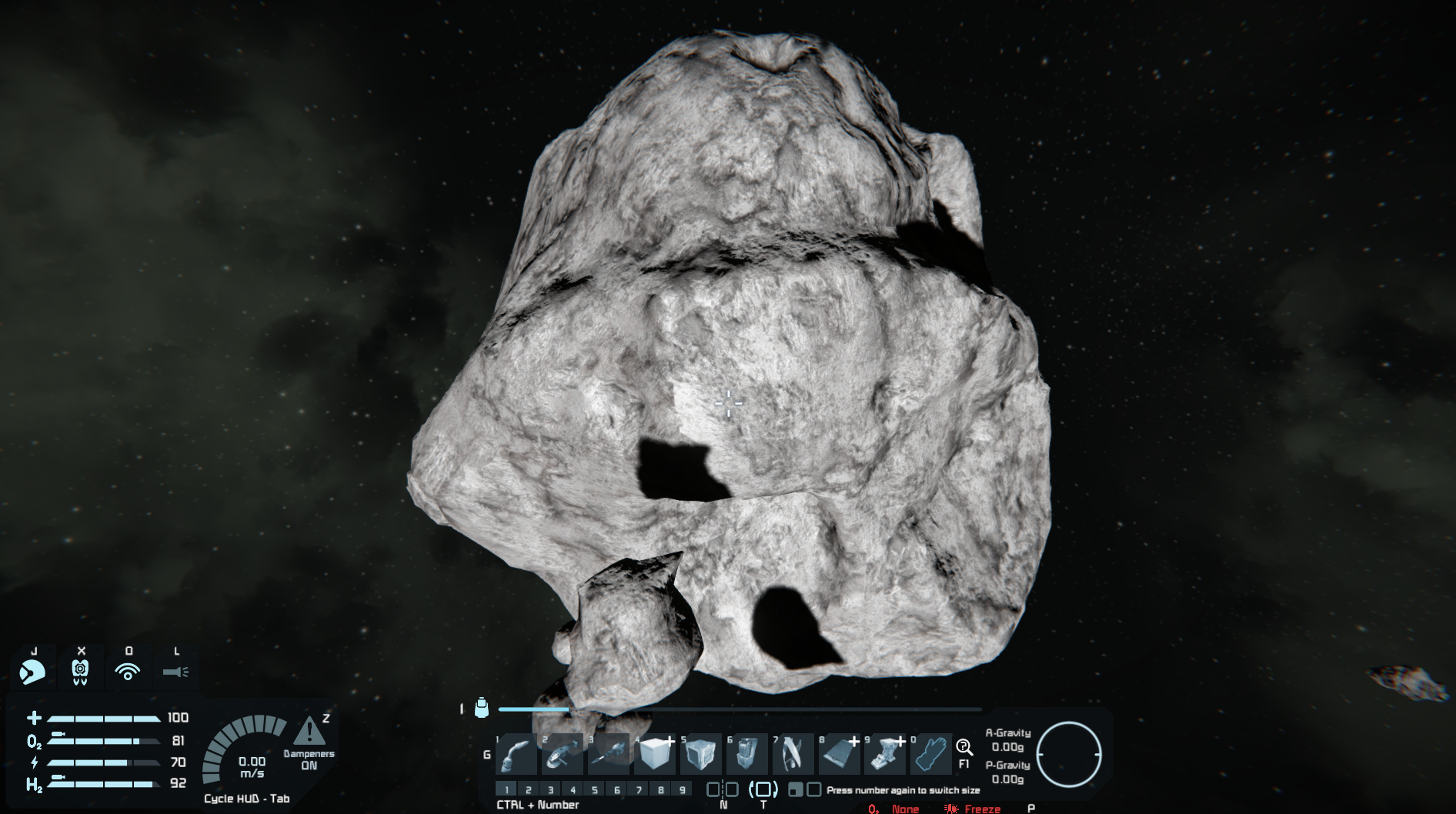Image resolution: width=1456 pixels, height=814 pixels.
Task: Equip the hand drill from the hotbar
Action: coord(609,754)
